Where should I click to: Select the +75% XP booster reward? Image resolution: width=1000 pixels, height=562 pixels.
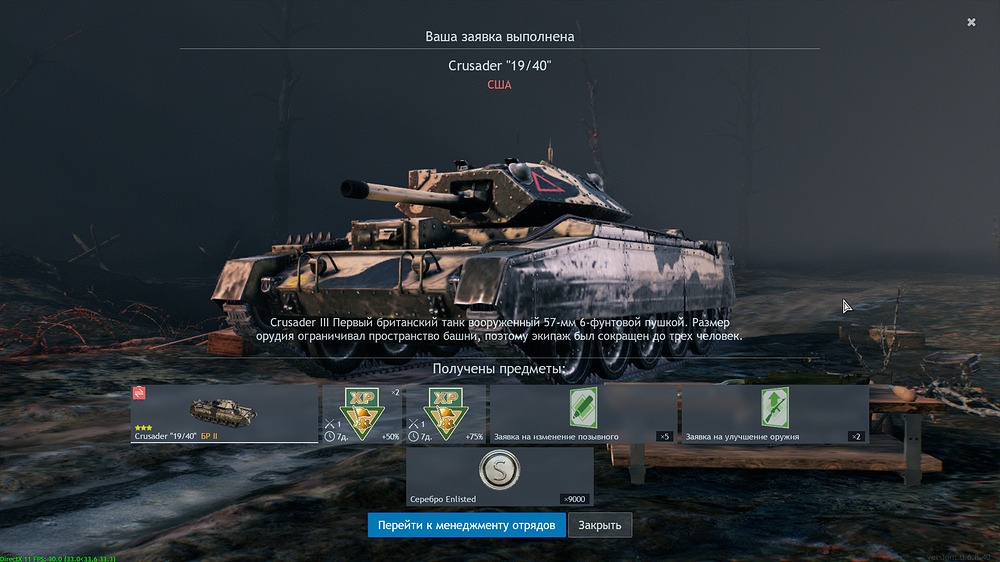pos(445,413)
